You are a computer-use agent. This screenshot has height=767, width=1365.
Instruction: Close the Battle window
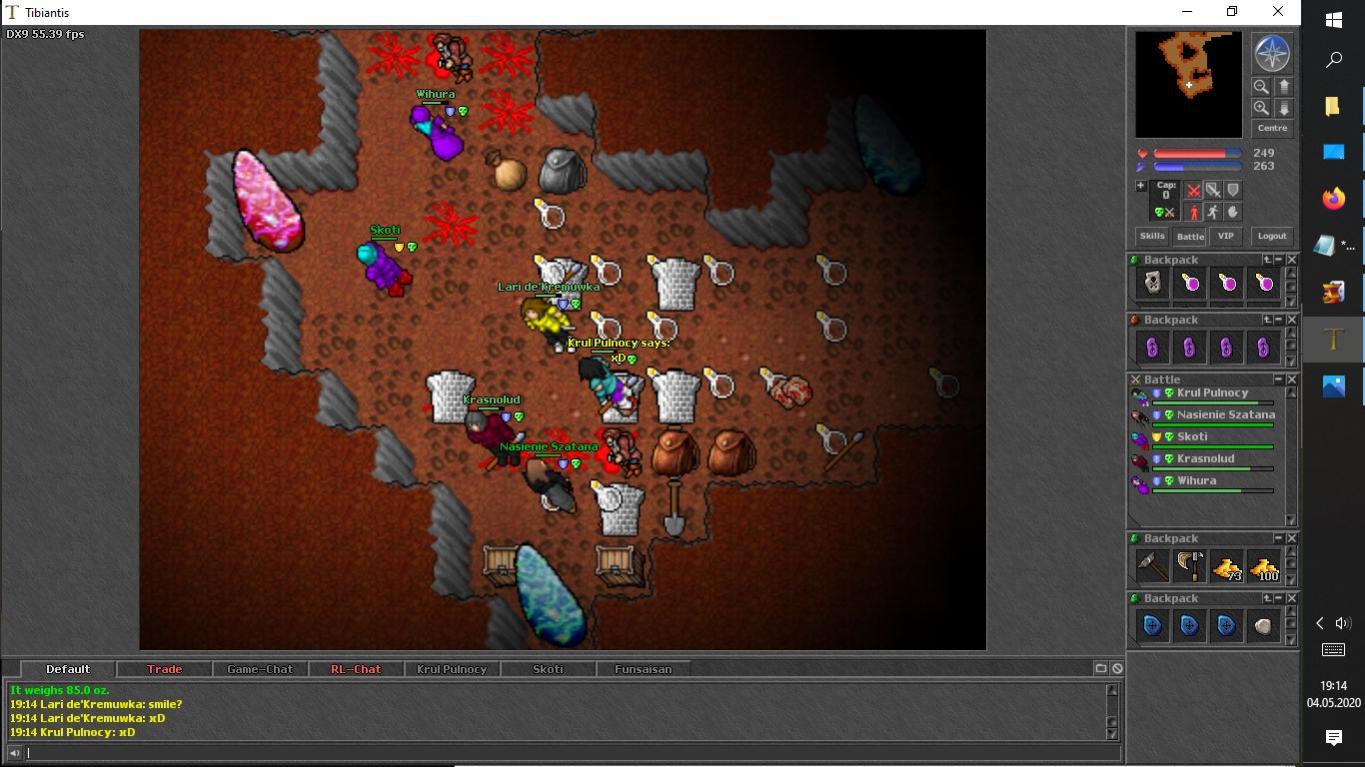tap(1291, 380)
